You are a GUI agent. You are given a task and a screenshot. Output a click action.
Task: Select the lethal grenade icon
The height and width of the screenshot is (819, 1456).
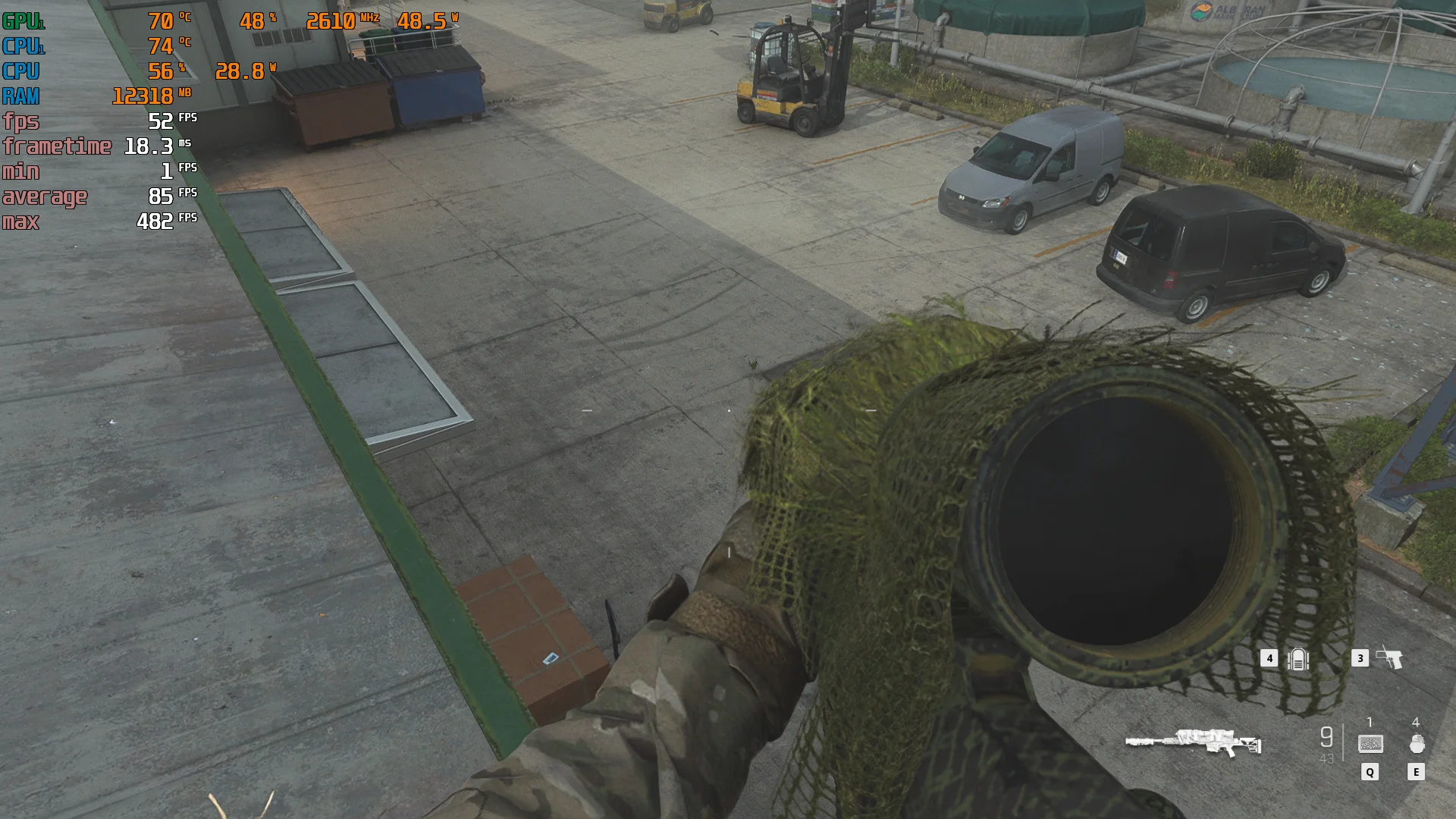click(1417, 744)
